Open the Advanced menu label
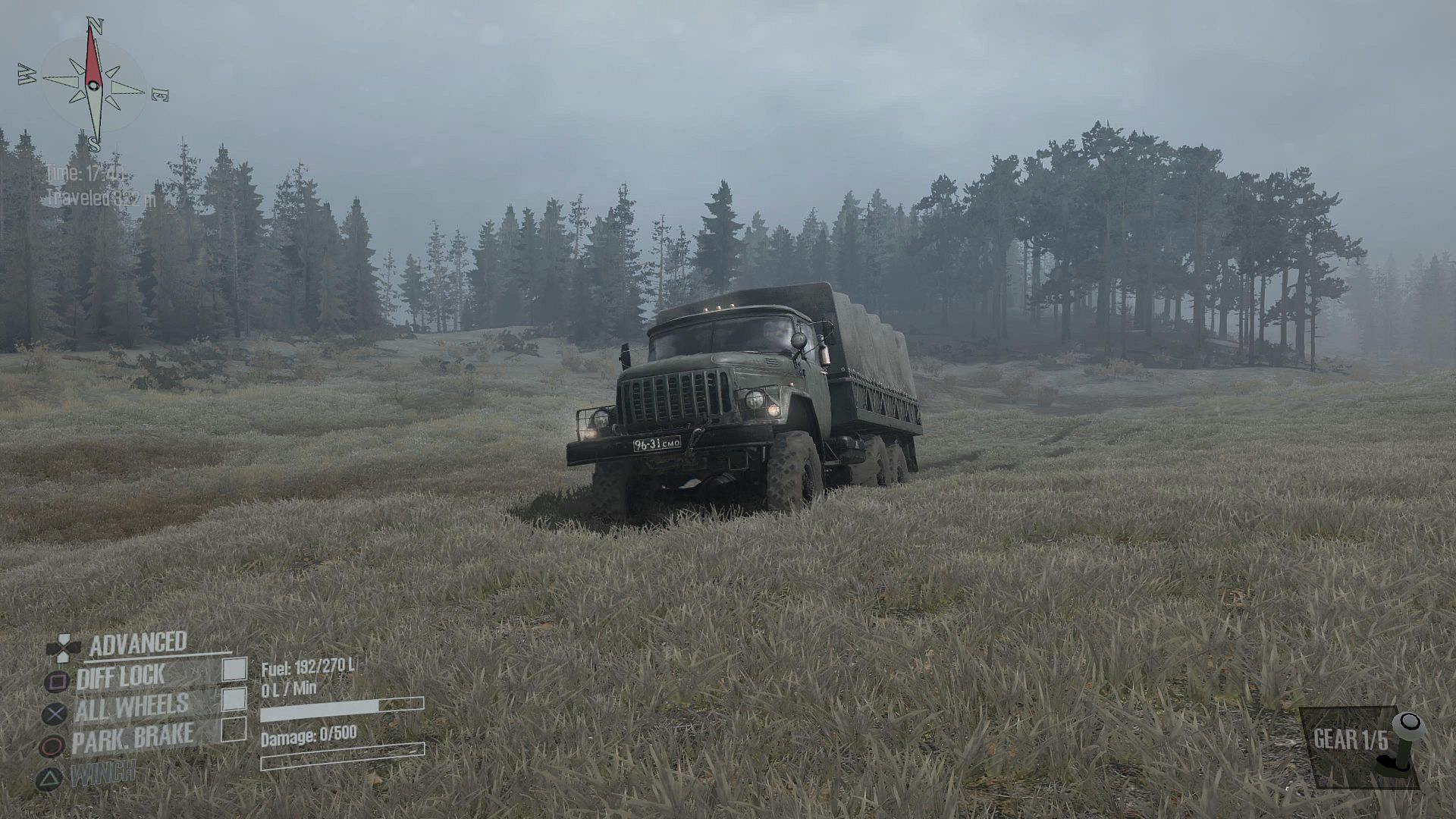Viewport: 1456px width, 819px height. [x=138, y=644]
